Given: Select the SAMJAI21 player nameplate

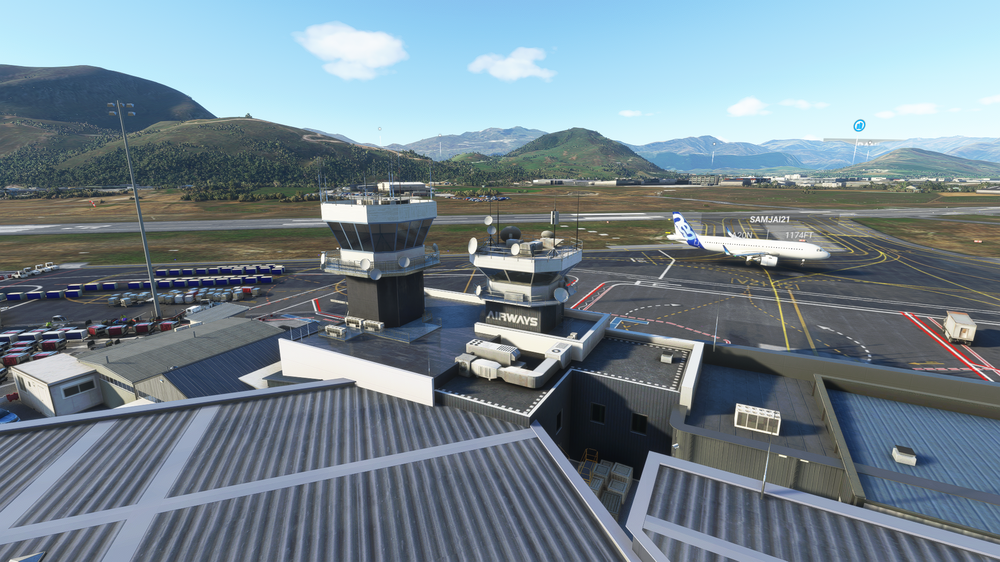Looking at the screenshot, I should click(769, 219).
